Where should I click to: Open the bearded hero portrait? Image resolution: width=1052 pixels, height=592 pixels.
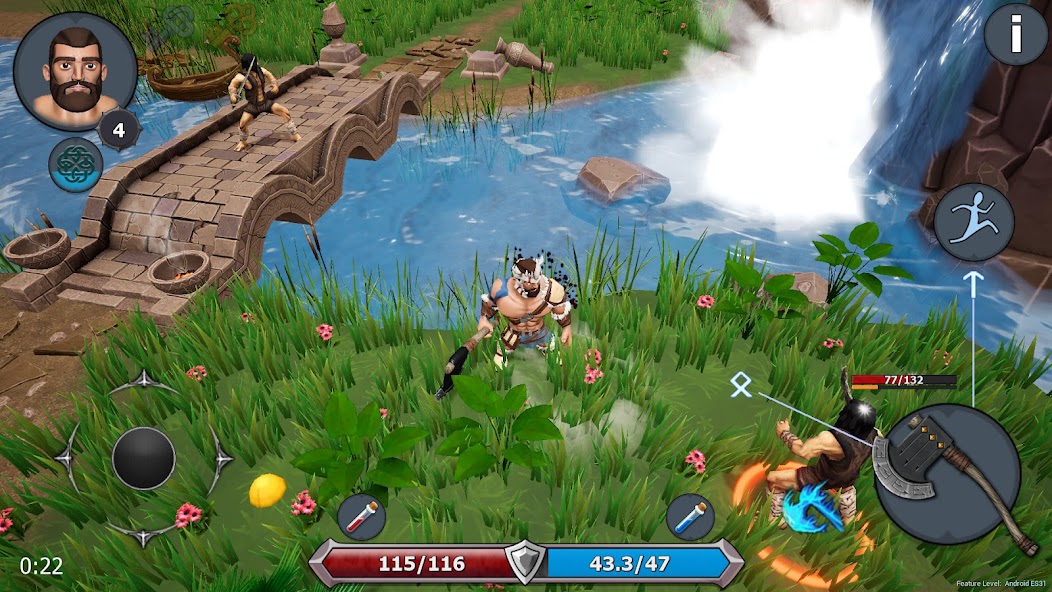(75, 72)
